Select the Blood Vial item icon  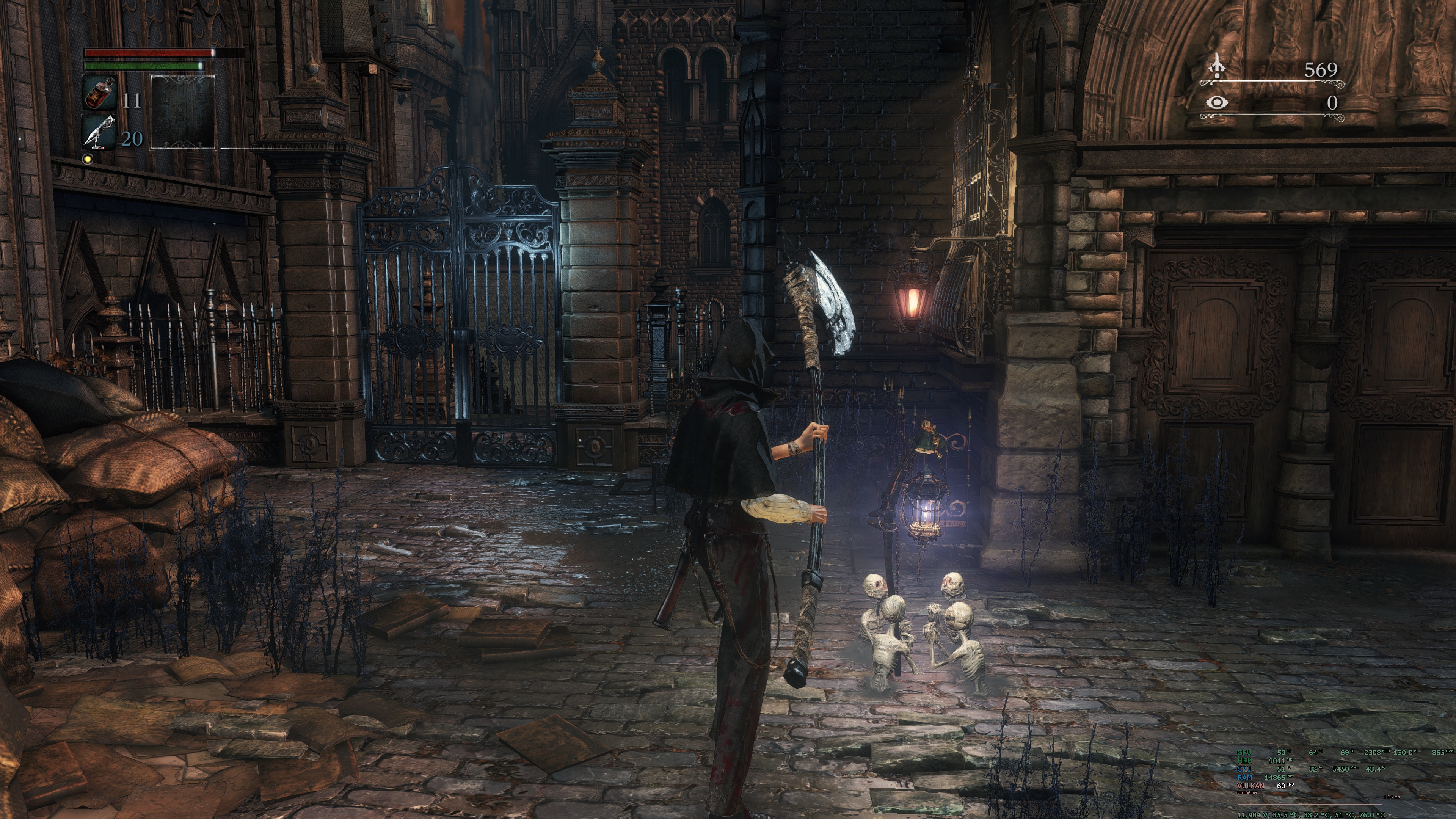pyautogui.click(x=99, y=93)
